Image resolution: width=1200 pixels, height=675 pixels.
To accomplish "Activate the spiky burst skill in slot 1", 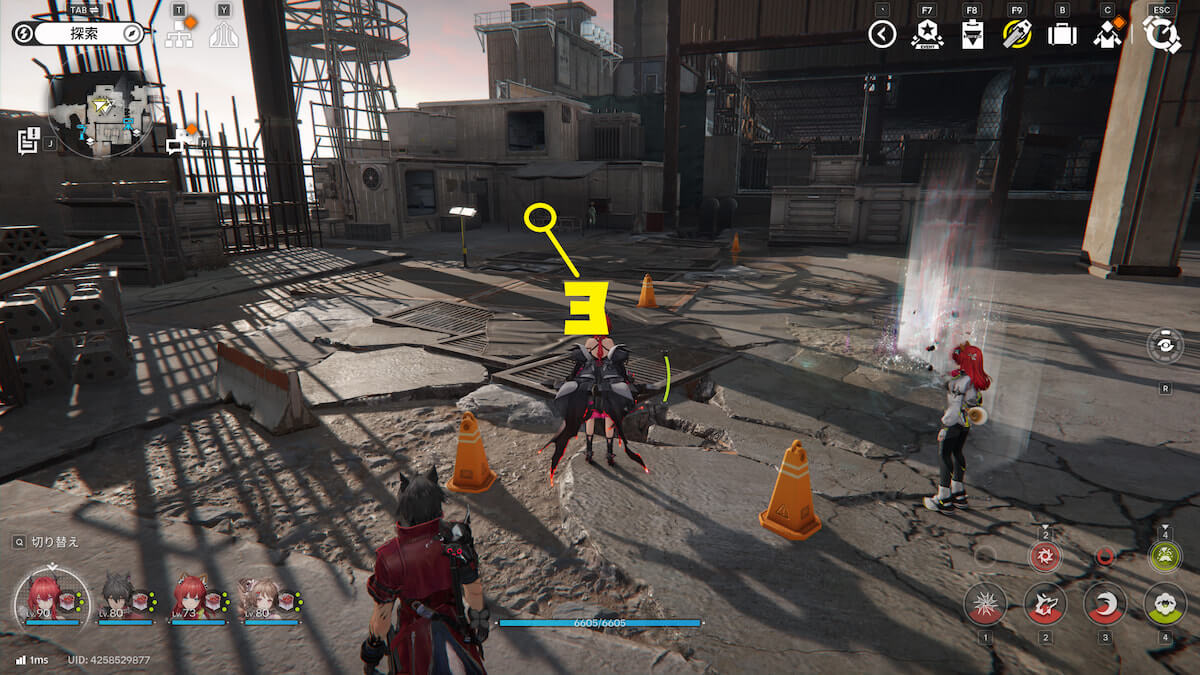I will 985,603.
